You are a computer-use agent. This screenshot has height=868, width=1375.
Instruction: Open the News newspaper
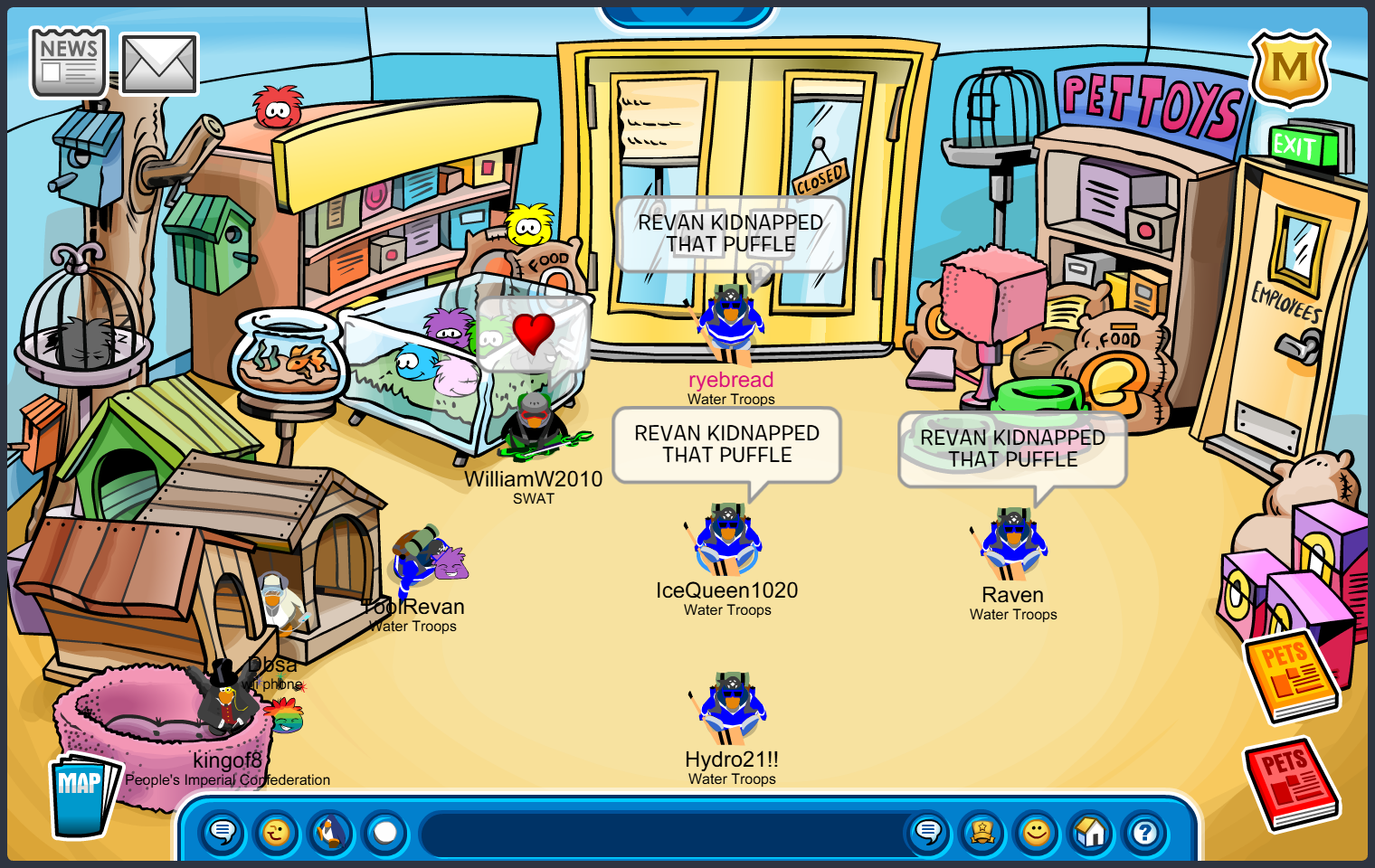pyautogui.click(x=69, y=62)
